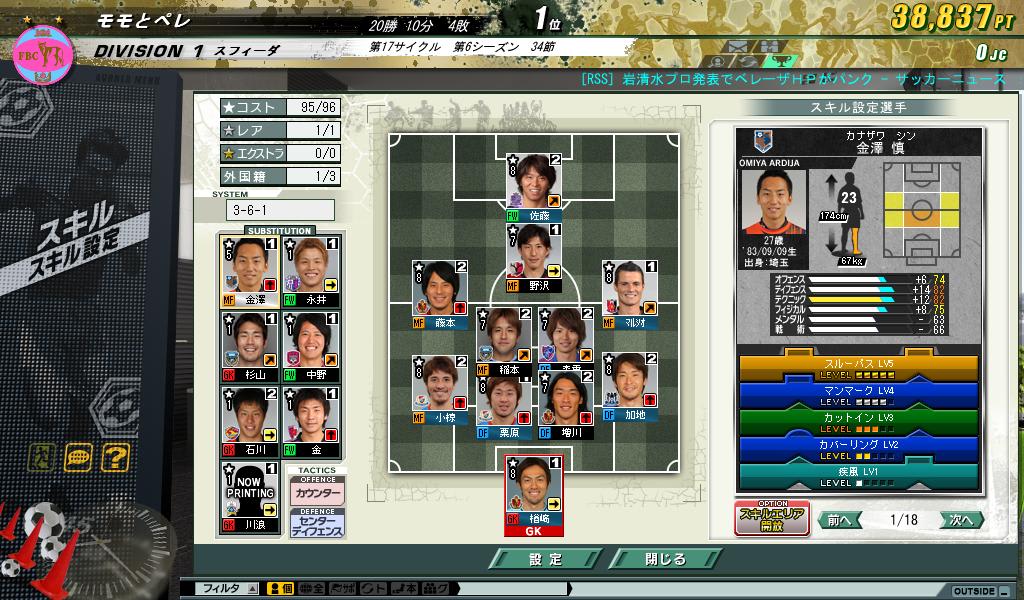Go to previous player with 前へ
Screen dimensions: 1024x600
point(839,520)
